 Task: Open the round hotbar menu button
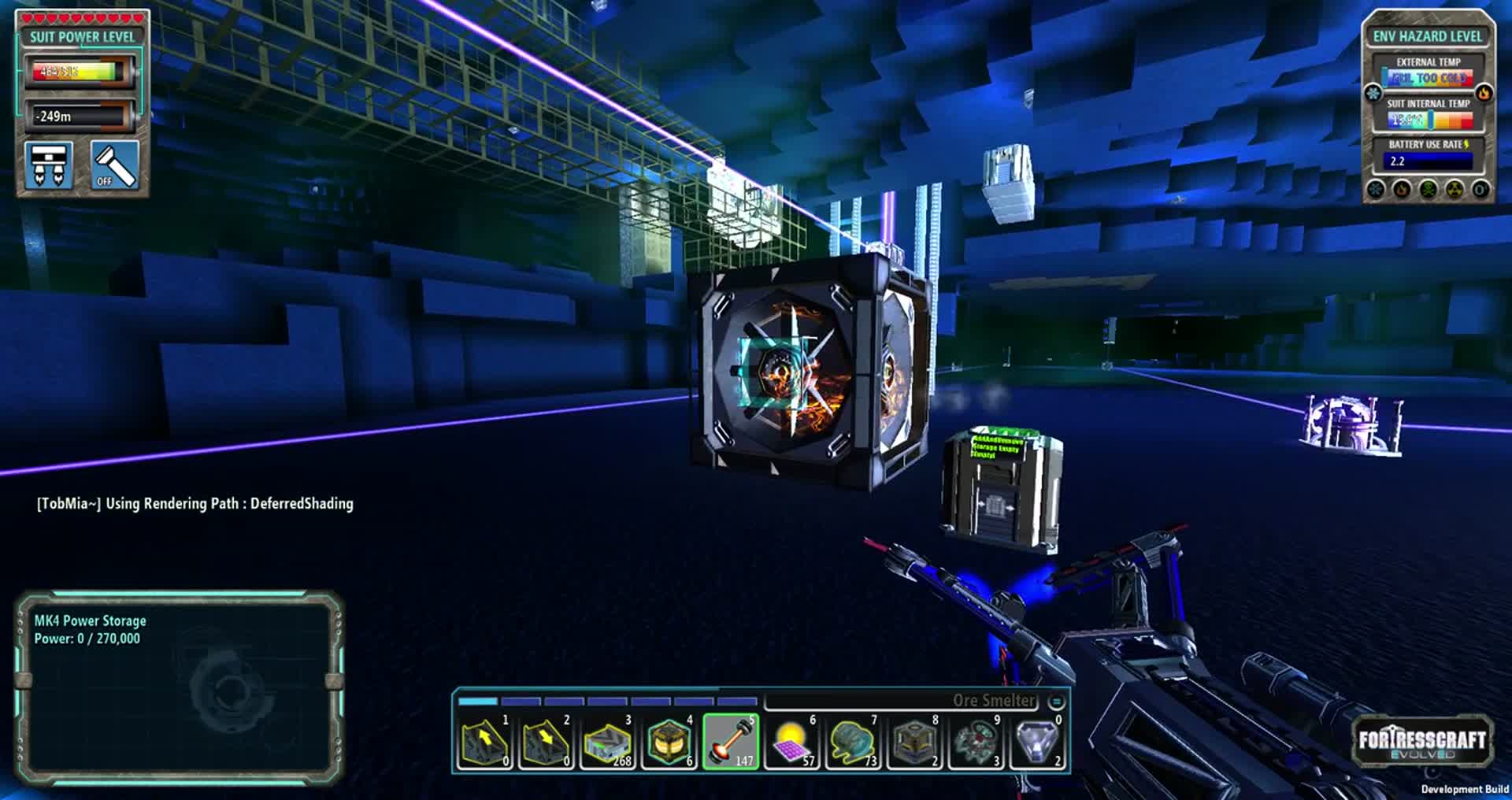pos(1057,701)
